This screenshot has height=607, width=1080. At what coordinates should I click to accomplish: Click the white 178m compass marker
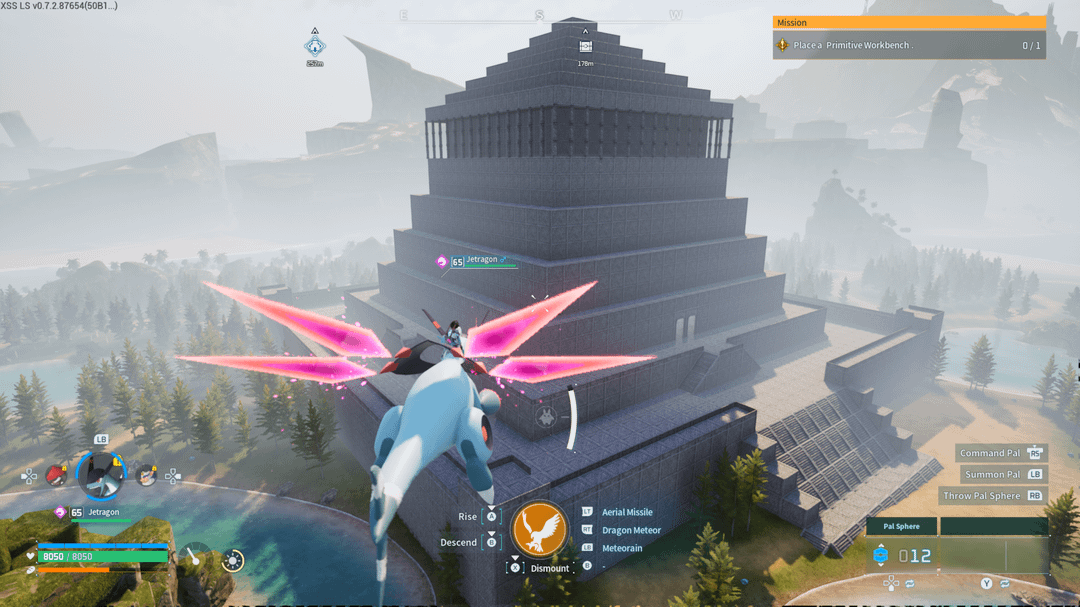tap(585, 46)
